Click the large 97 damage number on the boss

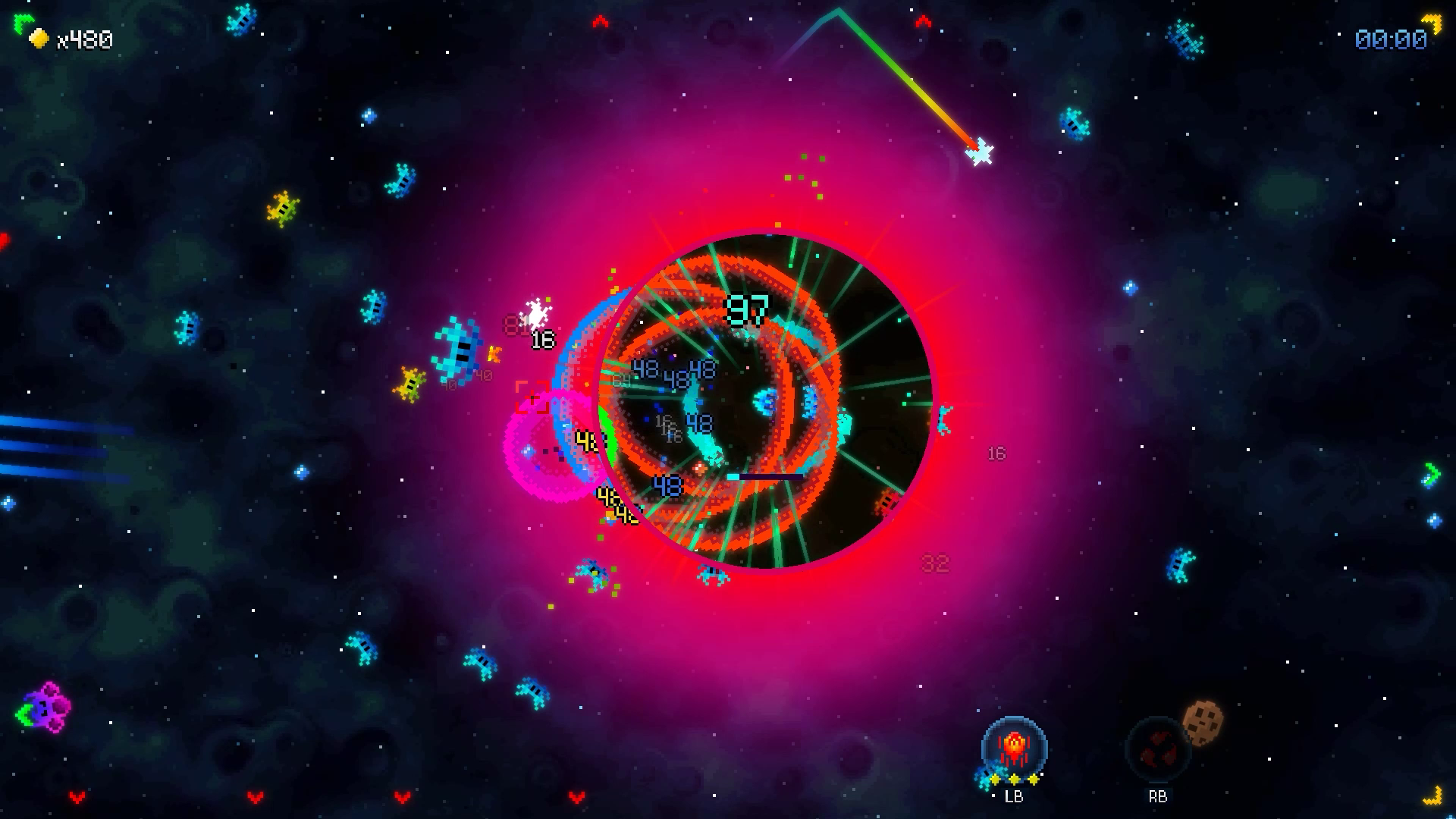(746, 308)
